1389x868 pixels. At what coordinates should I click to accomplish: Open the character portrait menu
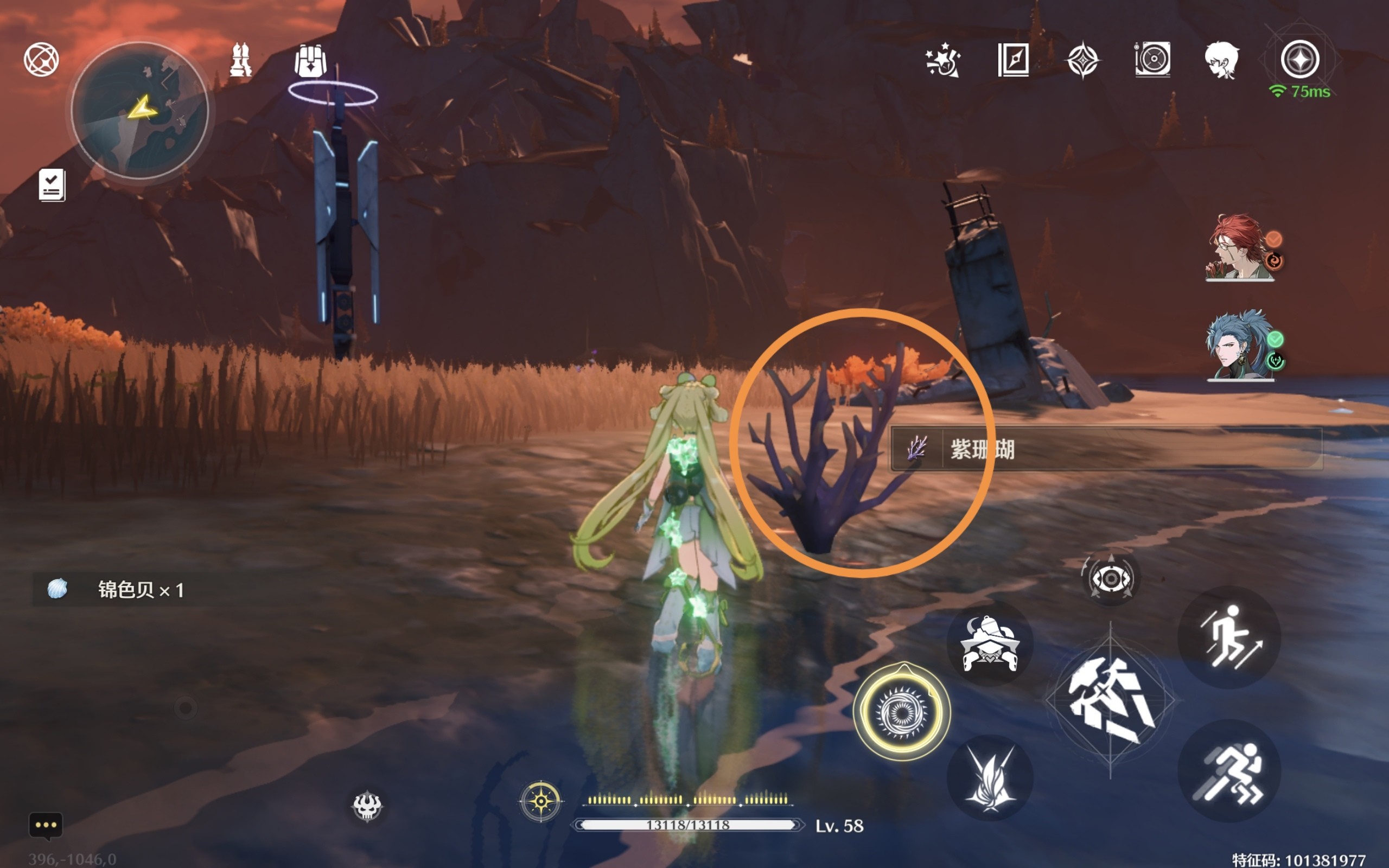tap(1221, 60)
